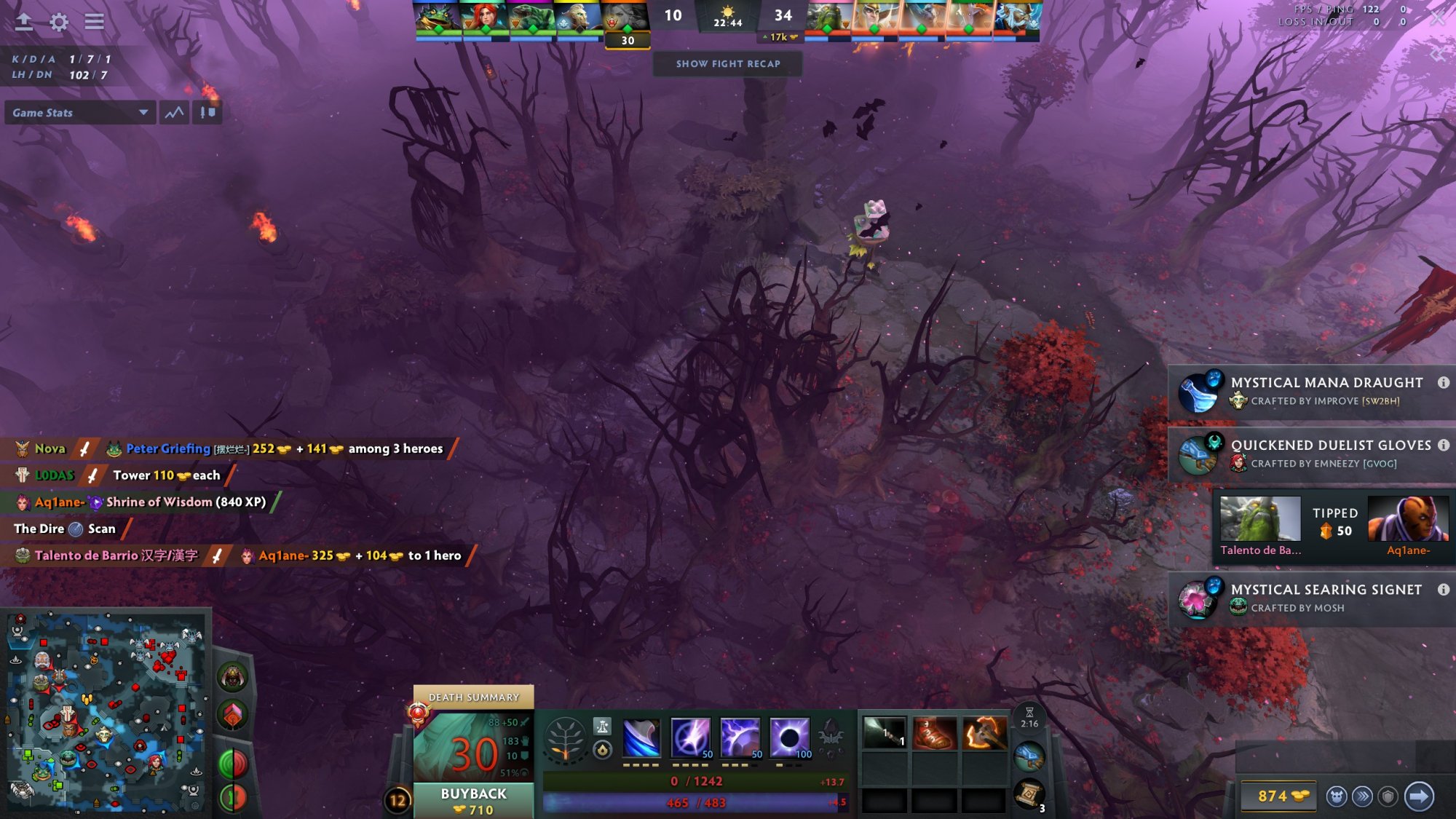Buy back for 710 gold
This screenshot has width=1456, height=819.
tap(473, 801)
